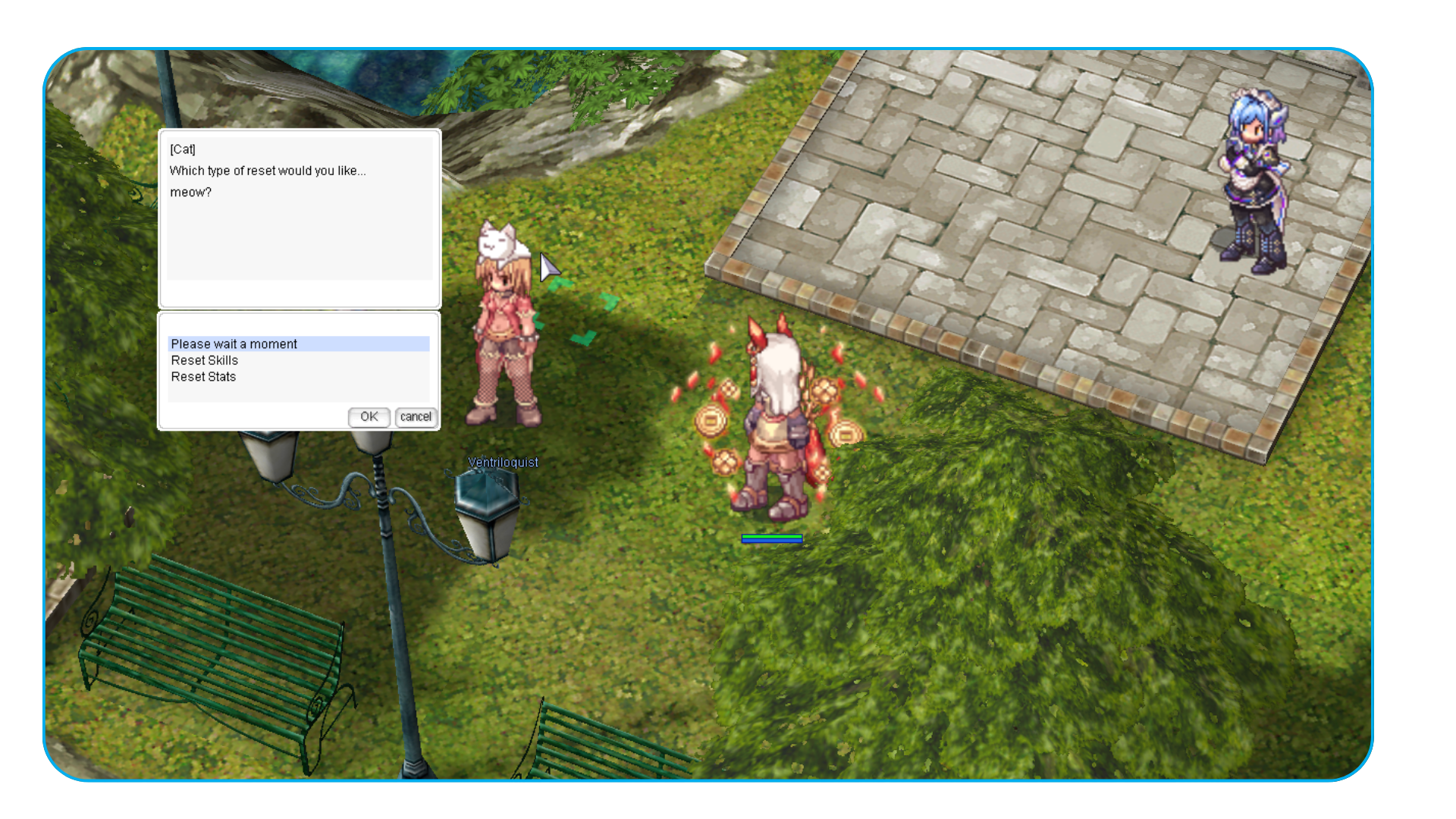Select the "Please wait a moment" option
The image size is (1456, 819).
point(234,344)
